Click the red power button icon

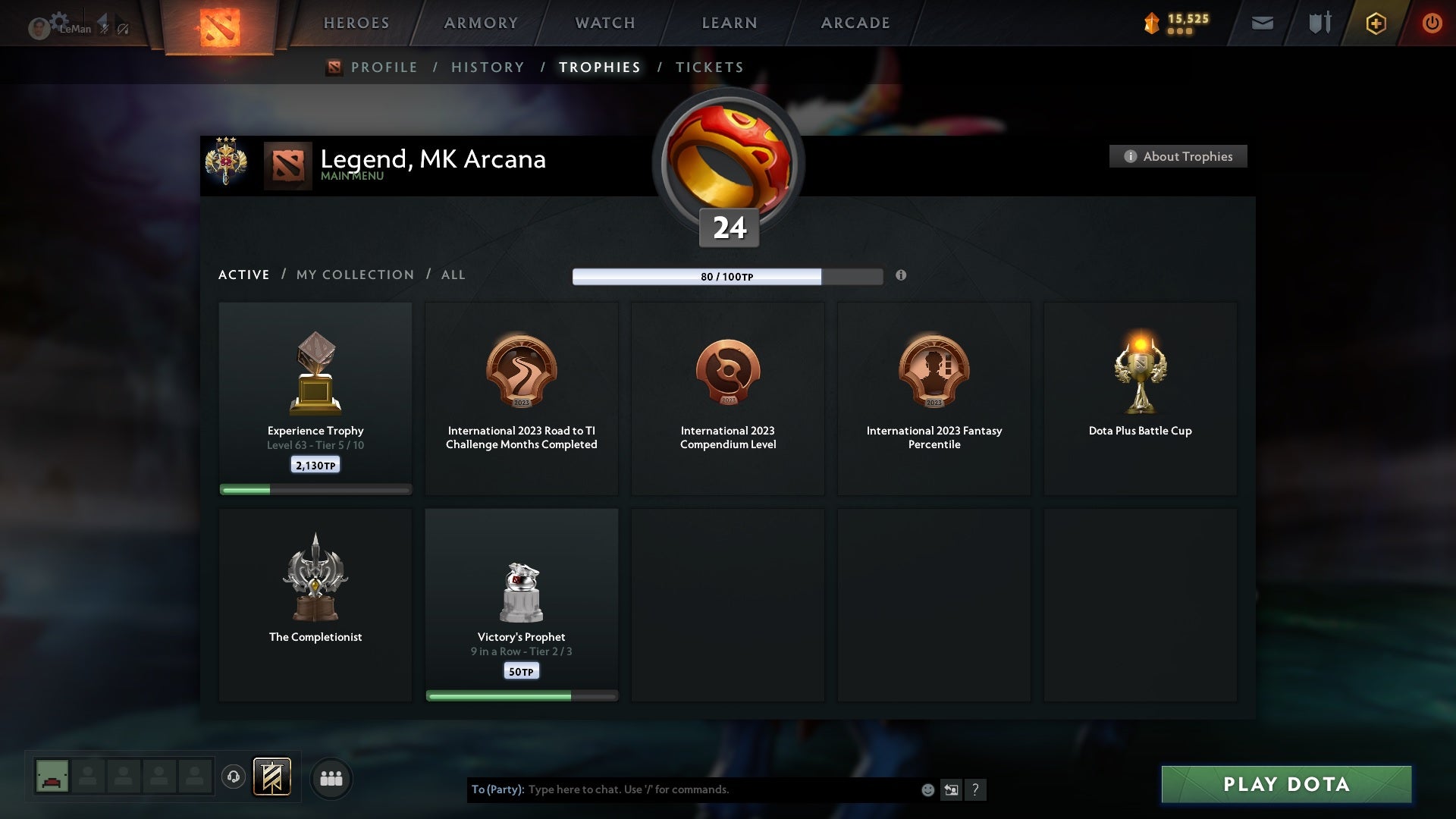coord(1432,24)
